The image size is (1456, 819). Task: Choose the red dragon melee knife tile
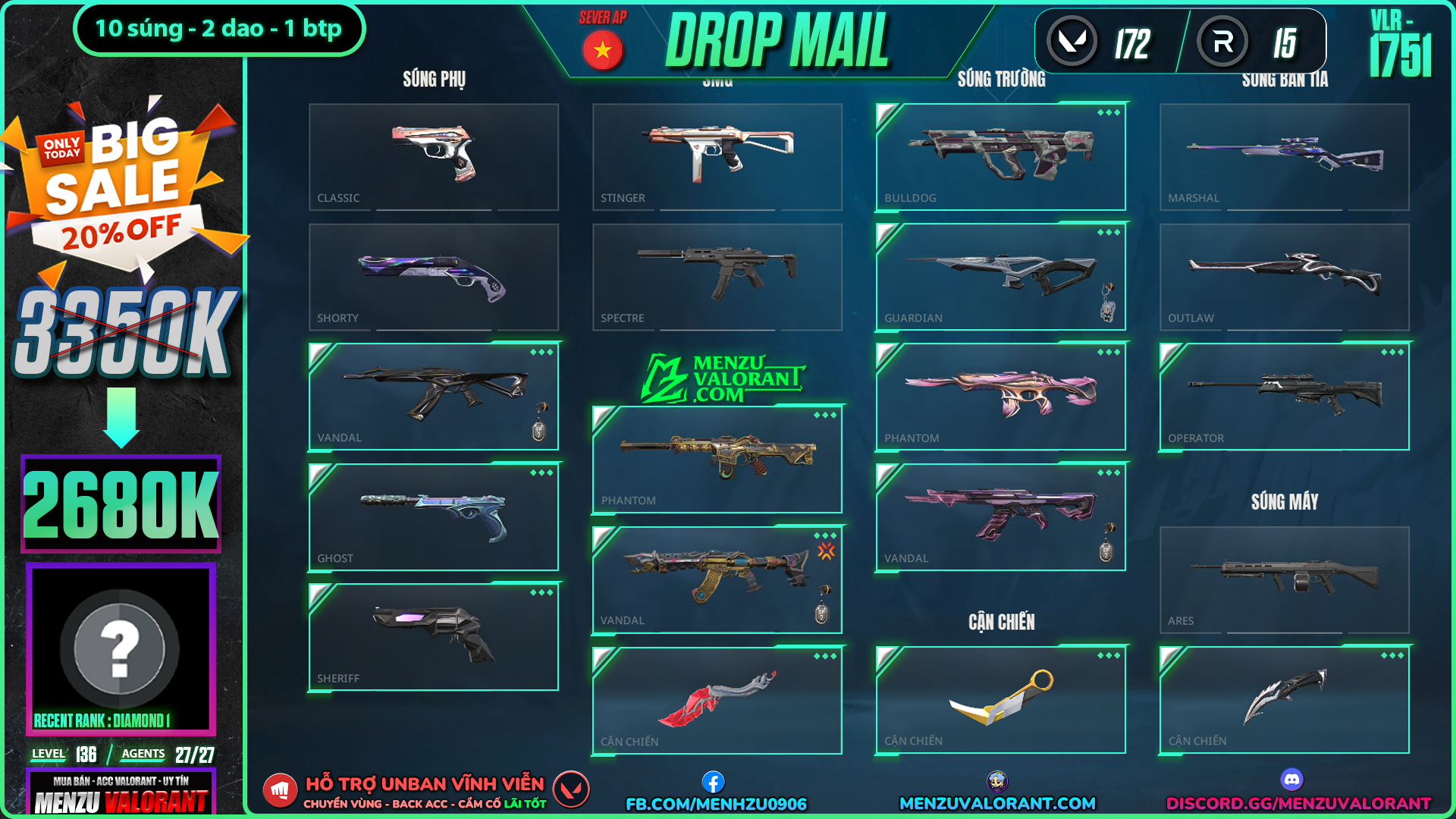[717, 701]
